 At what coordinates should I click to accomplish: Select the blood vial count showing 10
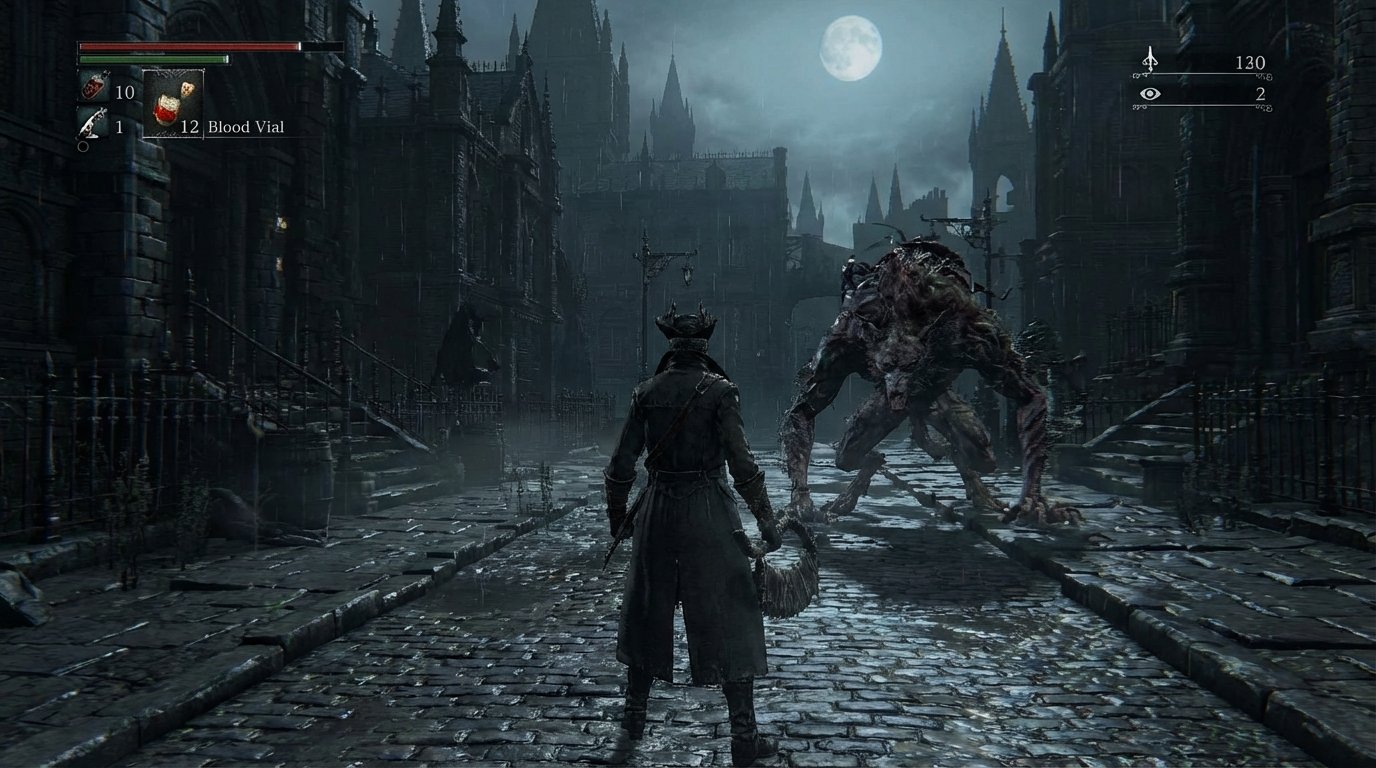(124, 90)
